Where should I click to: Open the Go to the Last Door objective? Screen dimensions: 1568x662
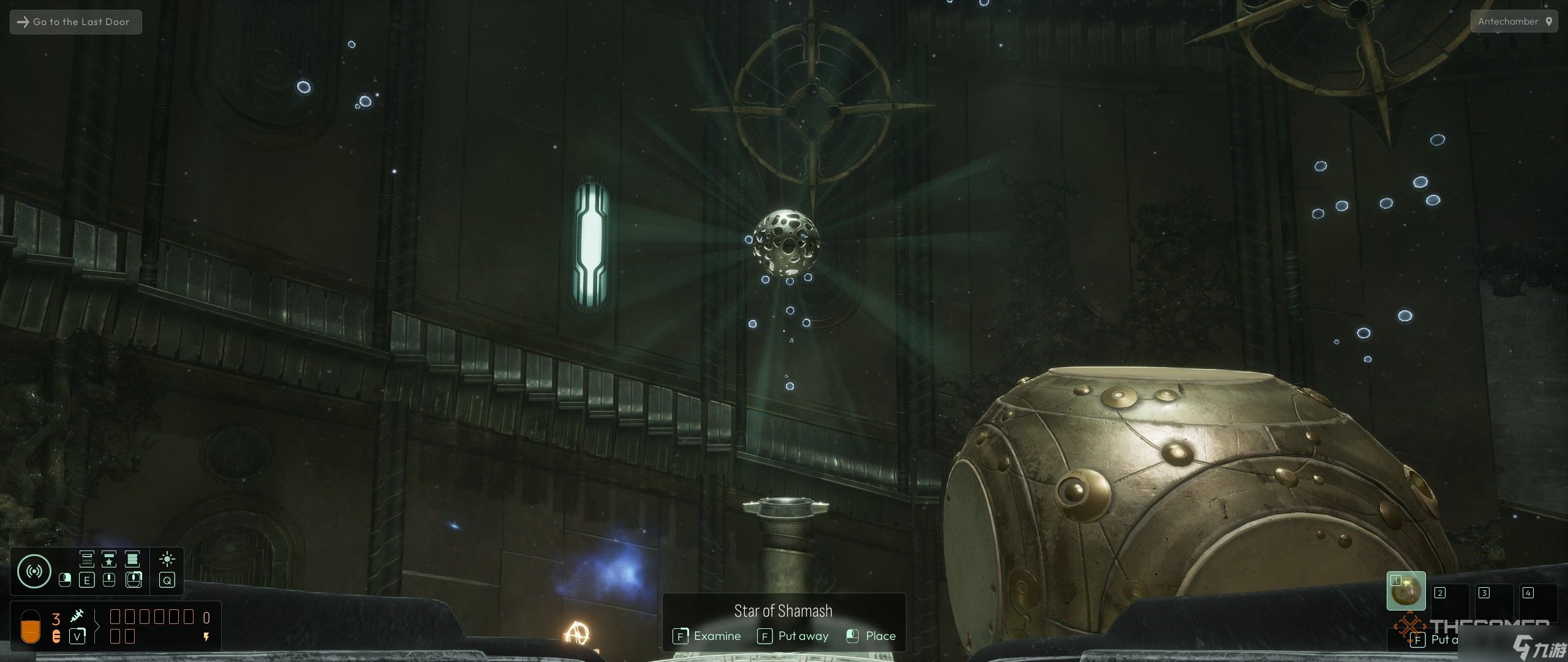(75, 22)
